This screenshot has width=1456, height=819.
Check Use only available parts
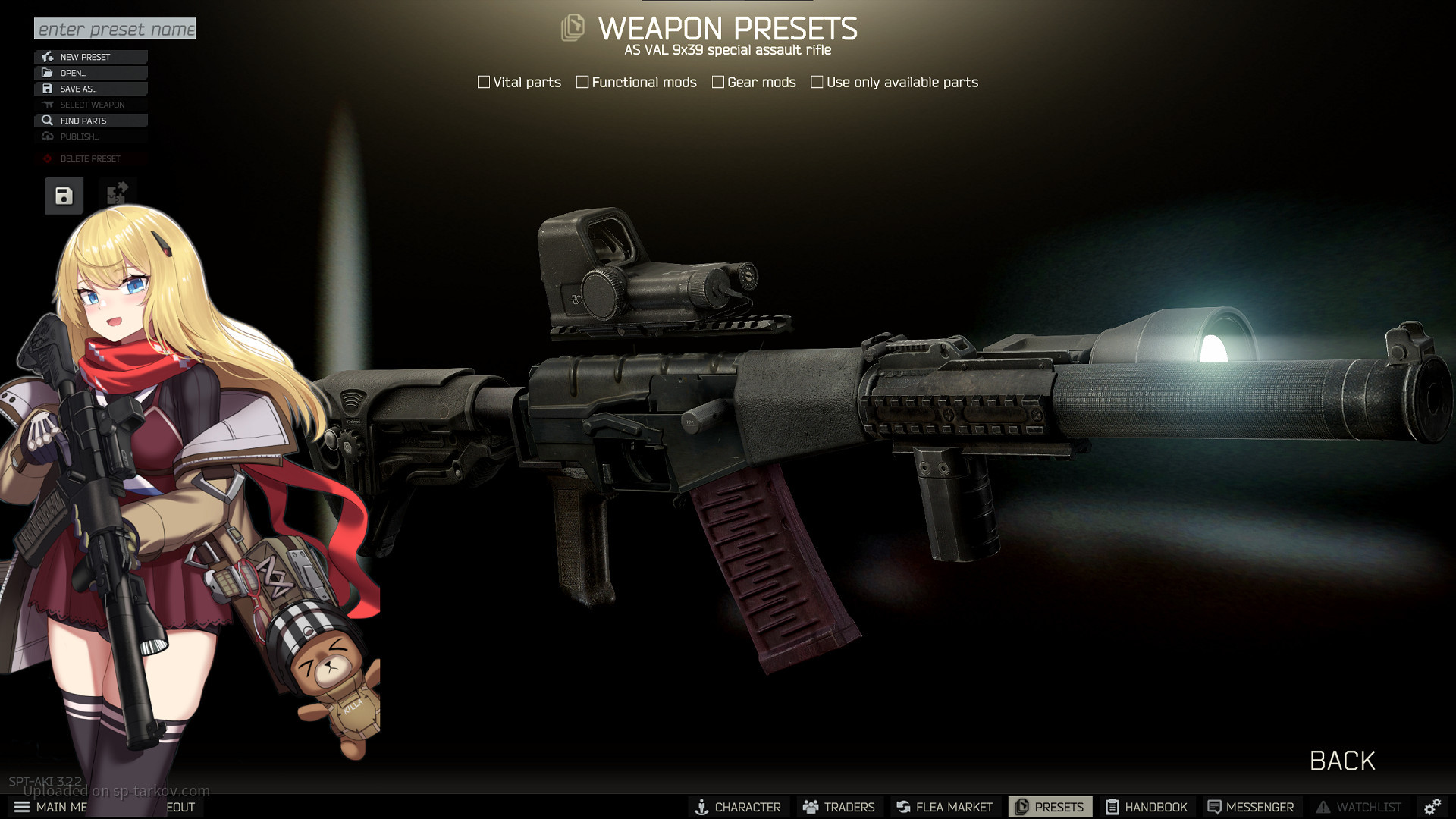tap(817, 82)
